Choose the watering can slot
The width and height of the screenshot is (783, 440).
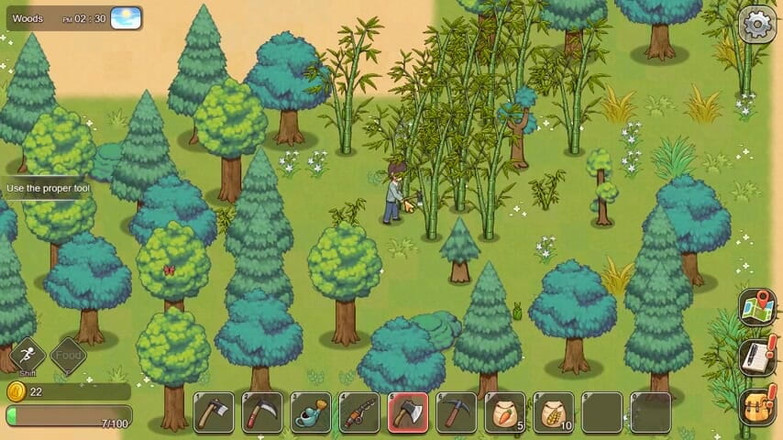click(311, 412)
